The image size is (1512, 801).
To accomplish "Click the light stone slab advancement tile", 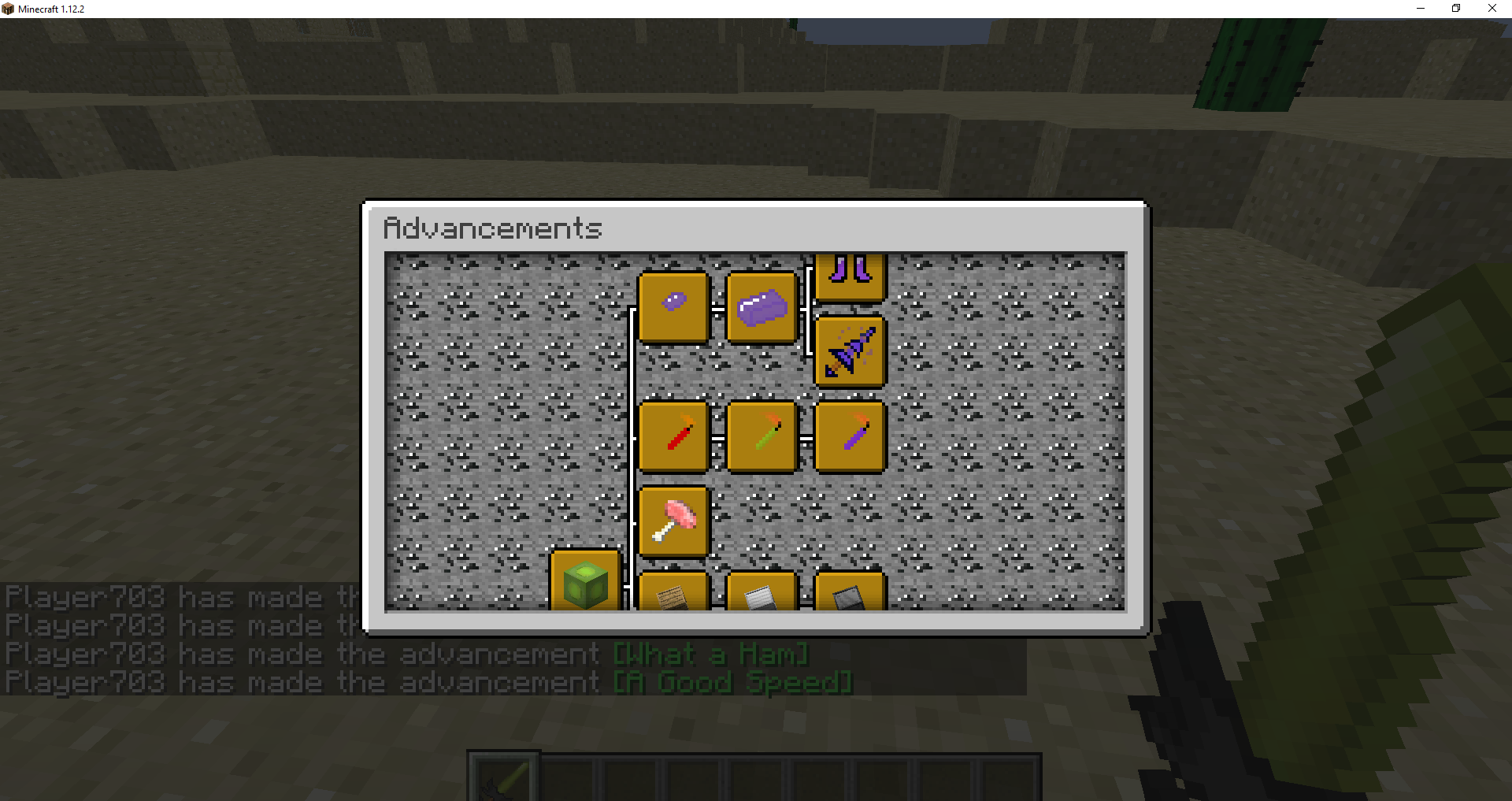I will [x=762, y=596].
